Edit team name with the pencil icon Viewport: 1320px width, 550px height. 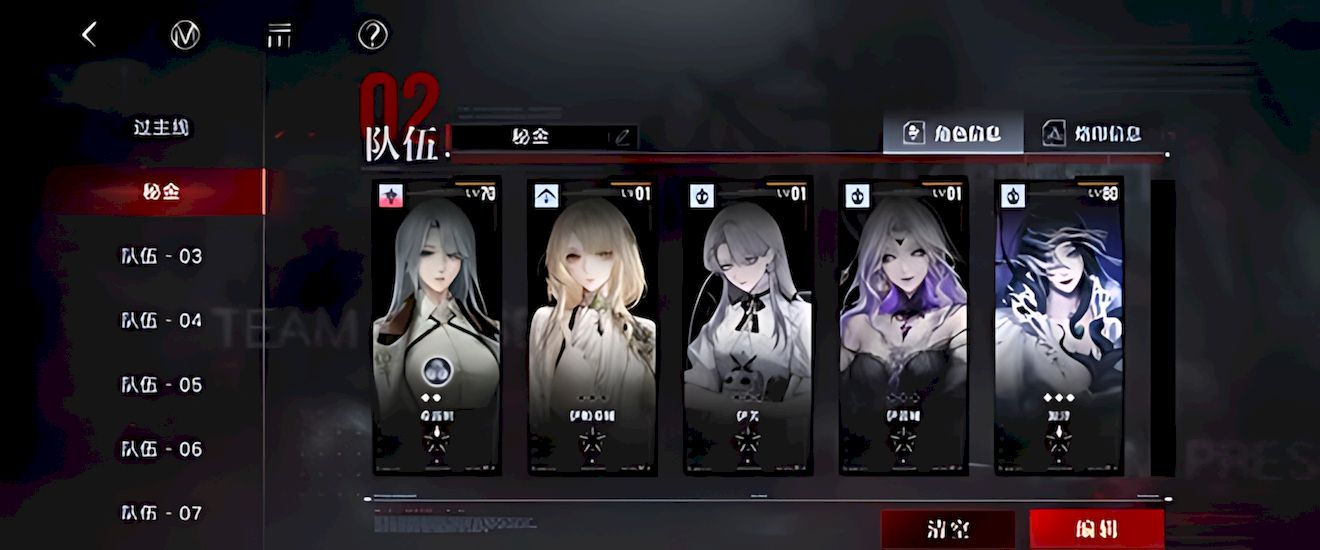pyautogui.click(x=622, y=137)
